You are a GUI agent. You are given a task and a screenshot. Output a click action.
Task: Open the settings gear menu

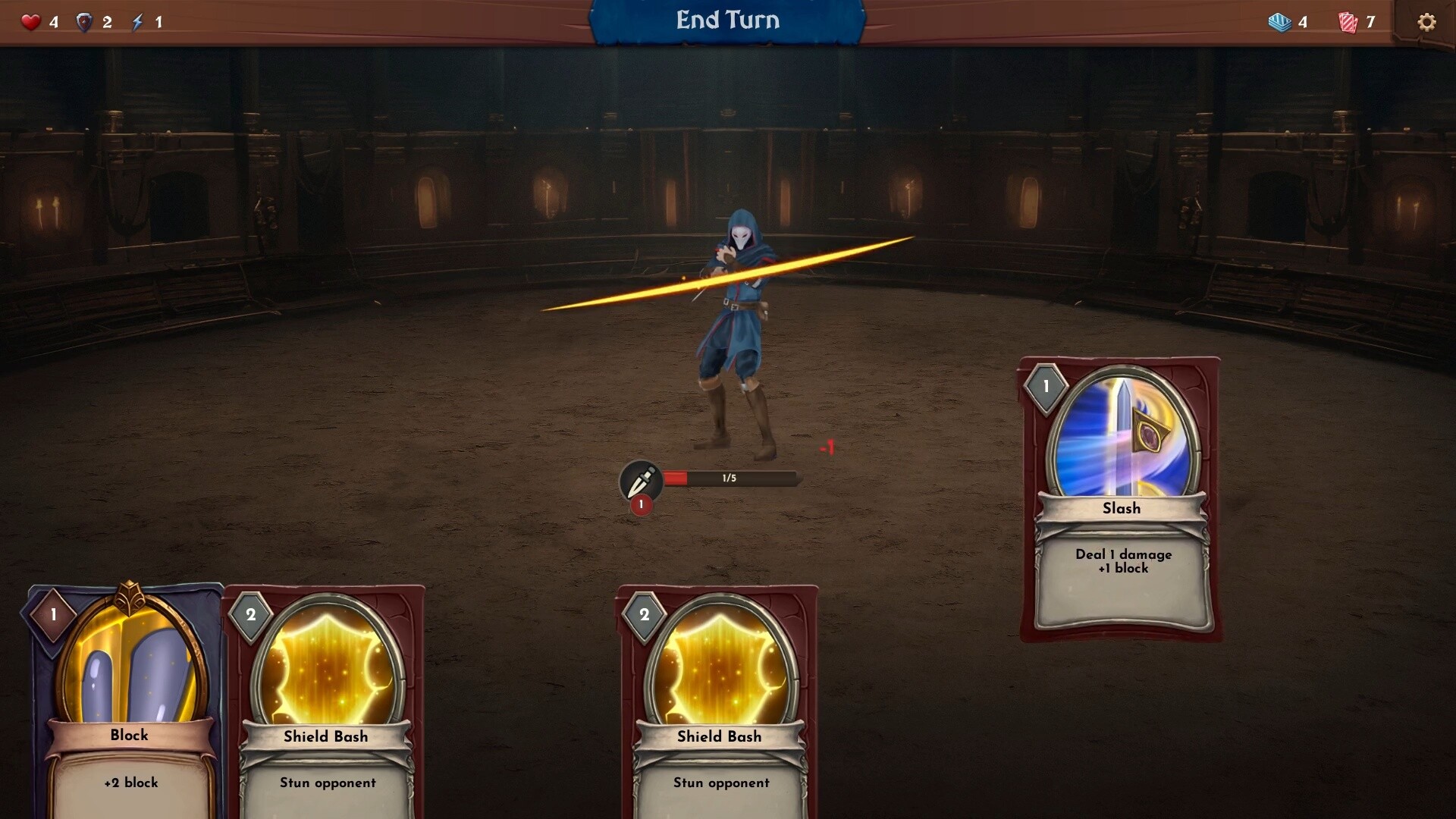1429,22
